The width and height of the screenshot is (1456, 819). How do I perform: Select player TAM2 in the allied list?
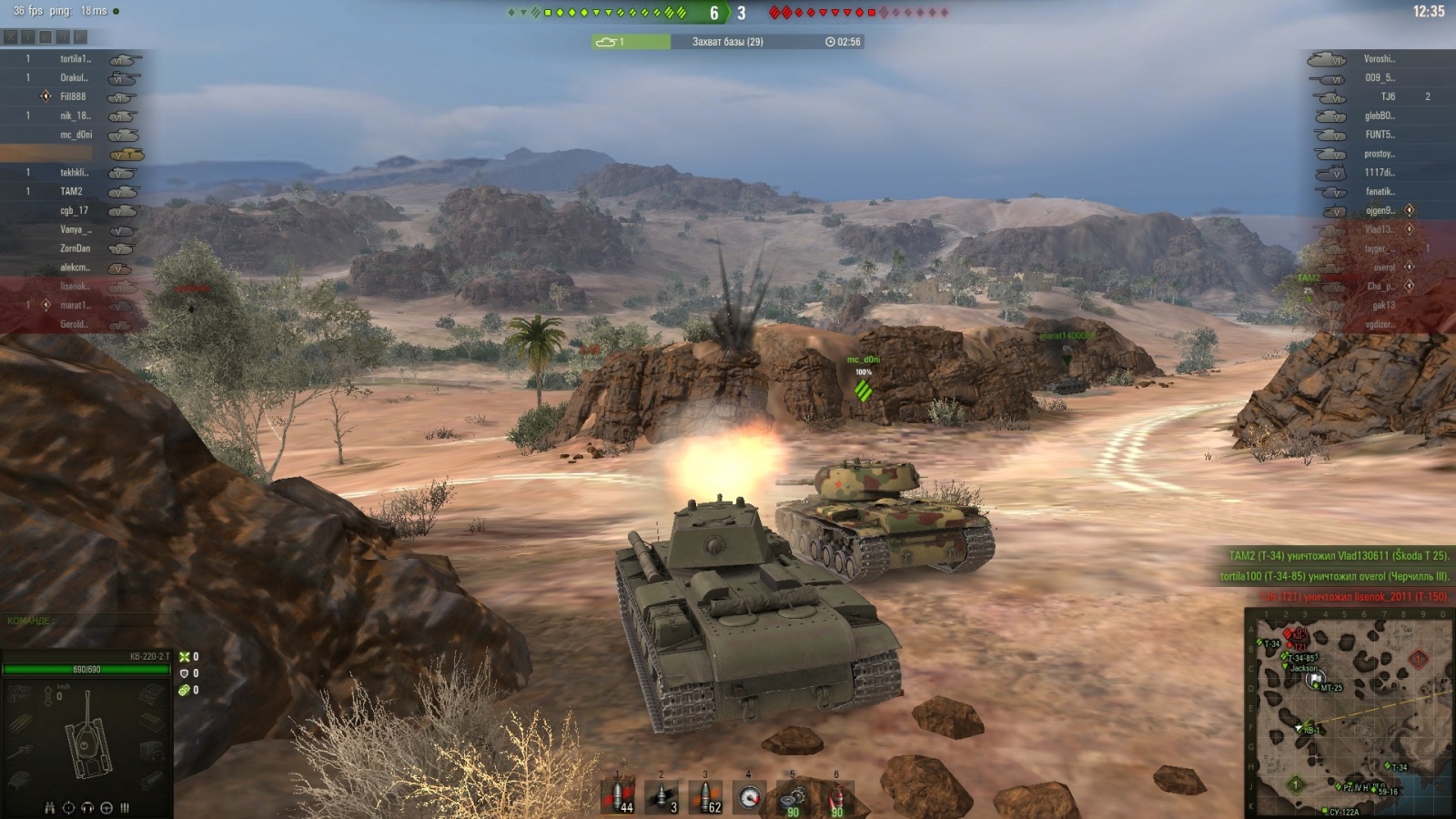pos(71,192)
